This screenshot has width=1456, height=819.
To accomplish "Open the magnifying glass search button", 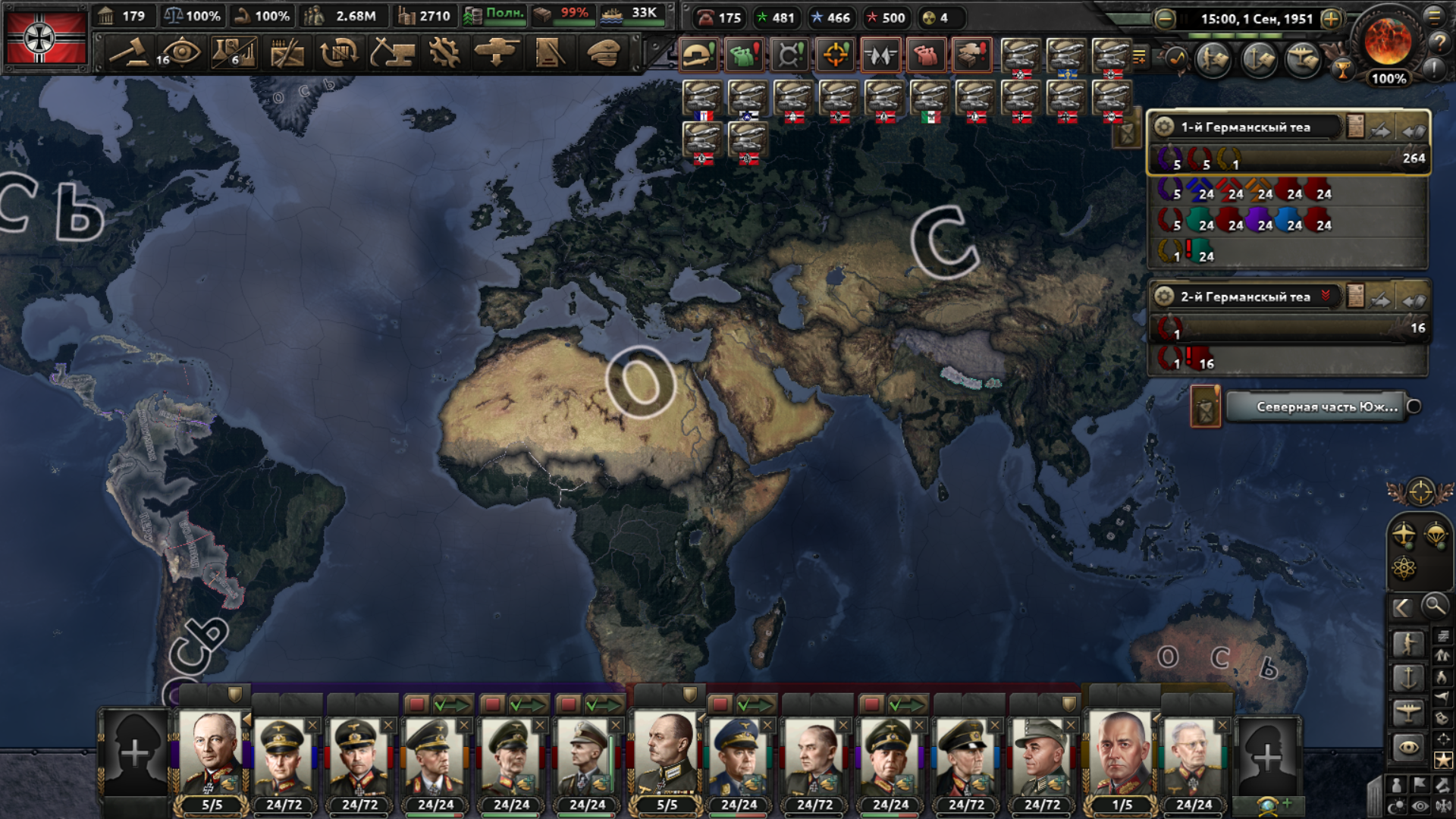I will [1434, 606].
